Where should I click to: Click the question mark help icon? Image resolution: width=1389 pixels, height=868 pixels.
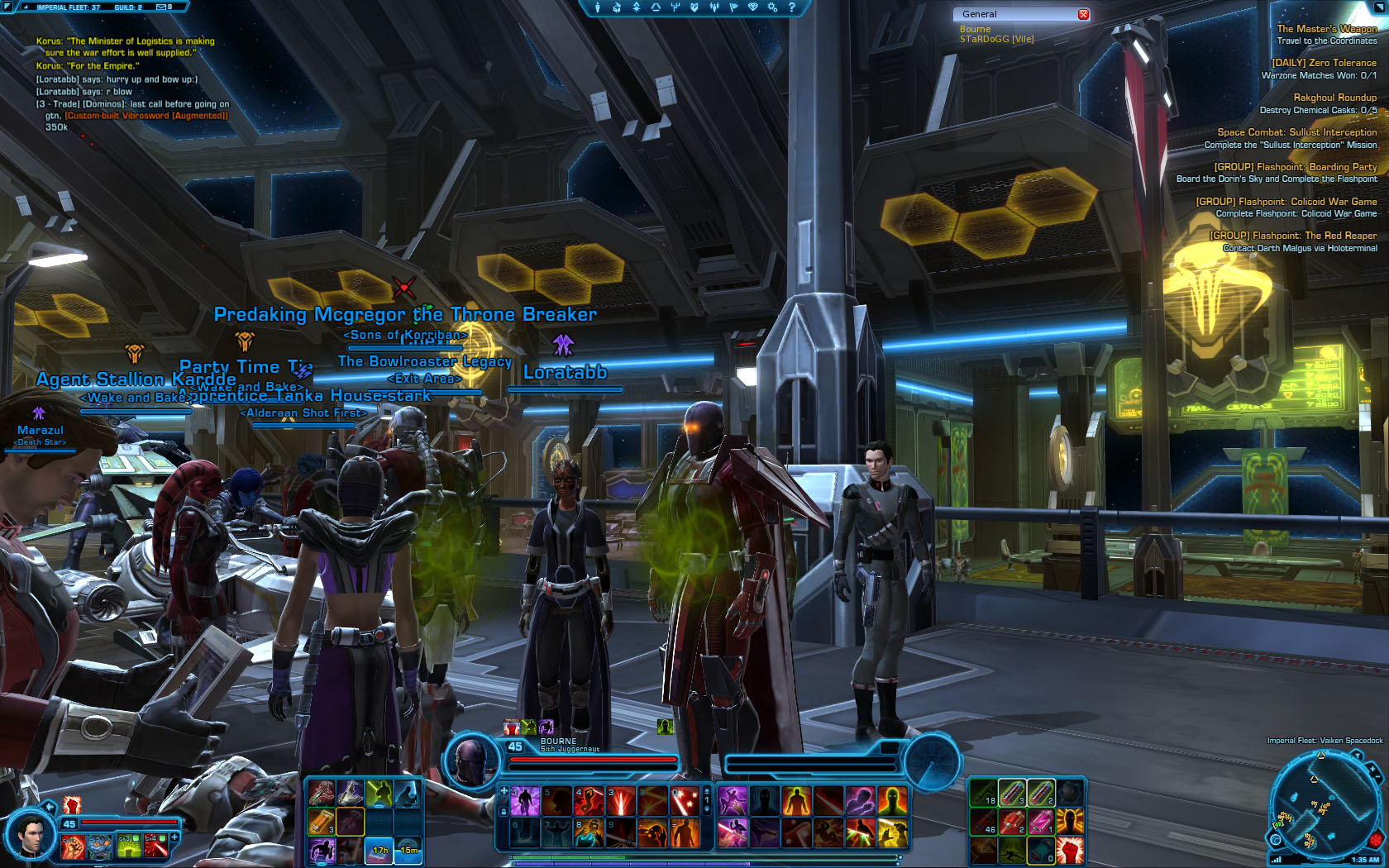point(791,7)
